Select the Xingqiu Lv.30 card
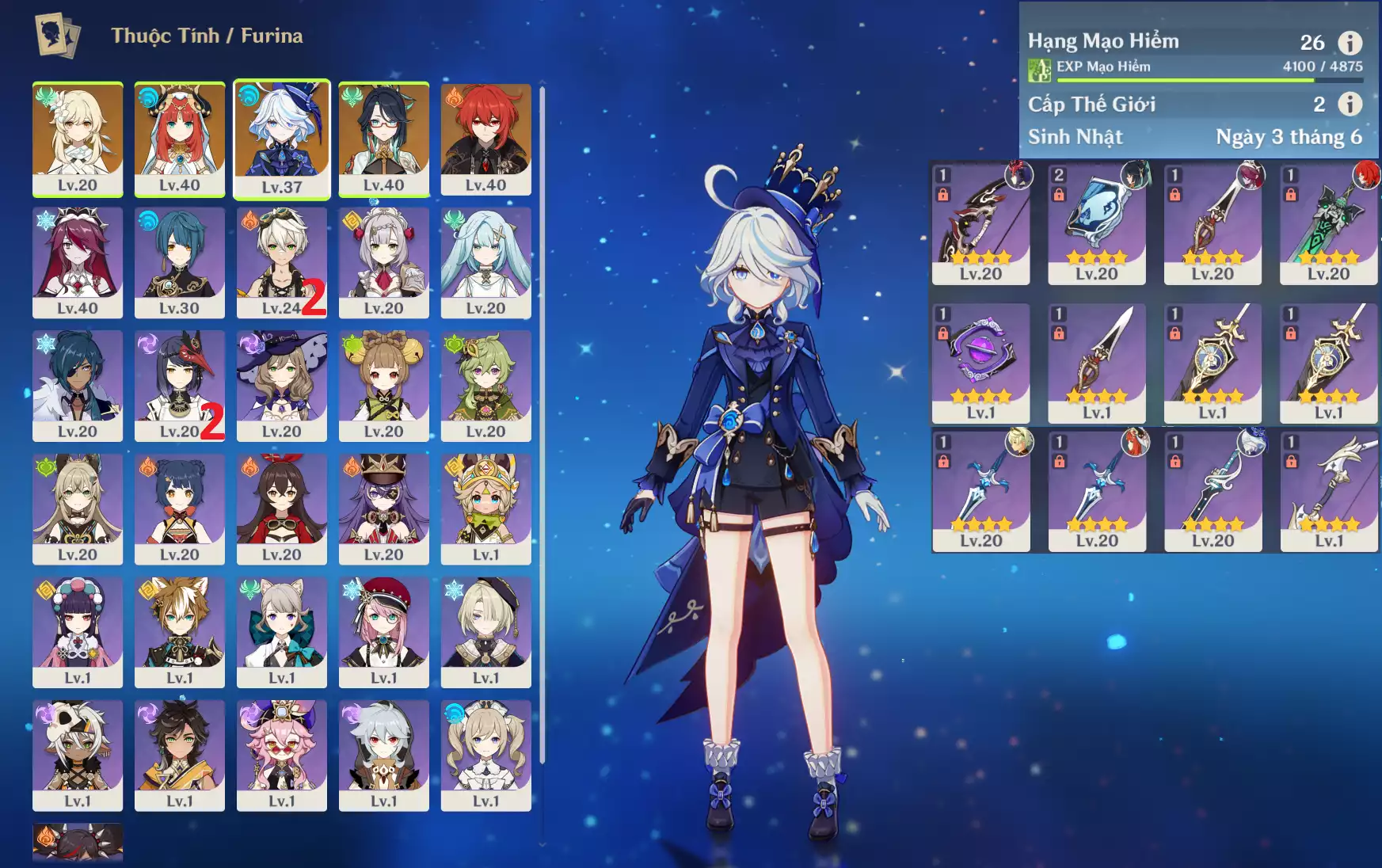Image resolution: width=1382 pixels, height=868 pixels. coord(180,262)
